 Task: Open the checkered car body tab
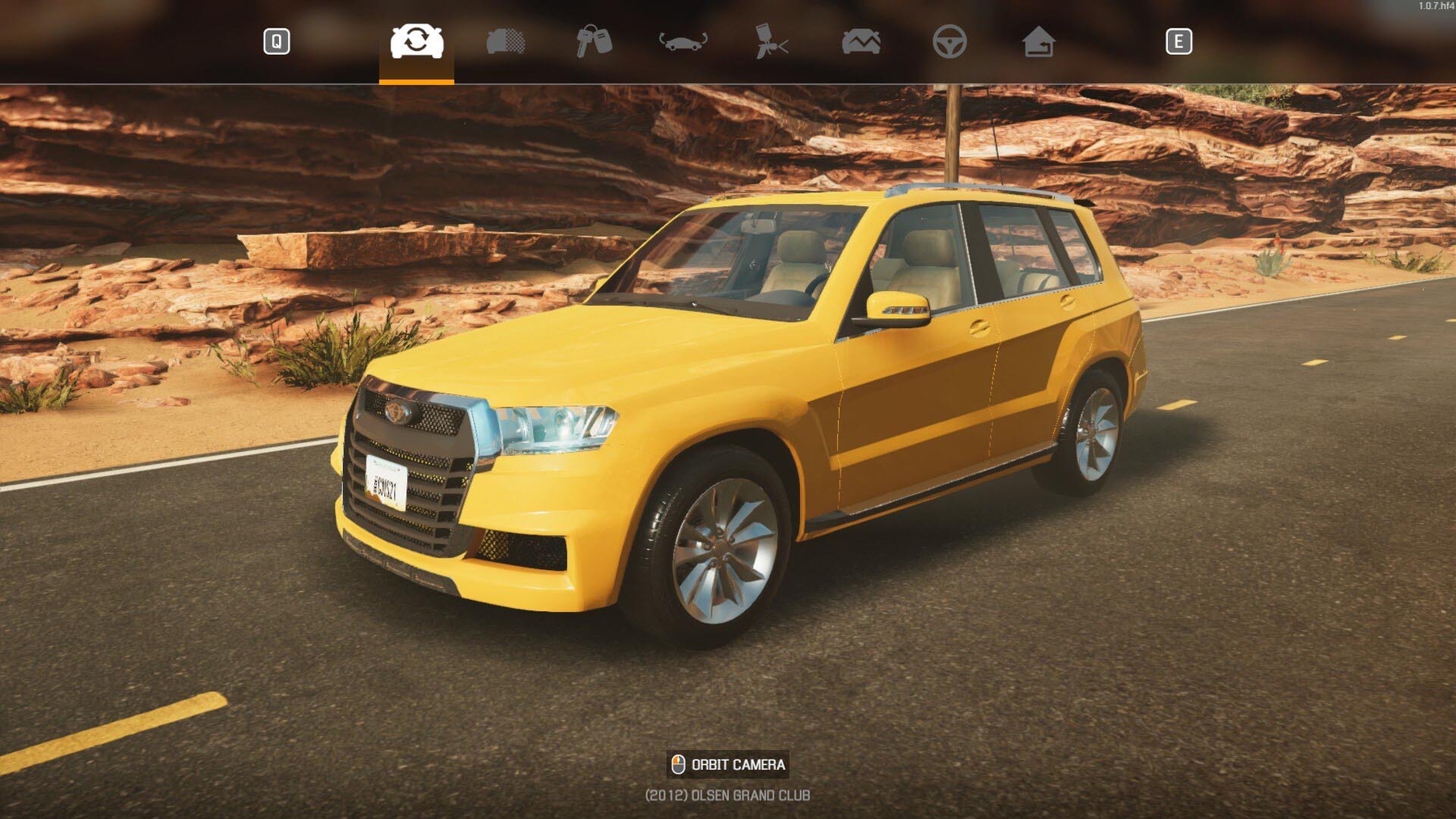(x=506, y=41)
